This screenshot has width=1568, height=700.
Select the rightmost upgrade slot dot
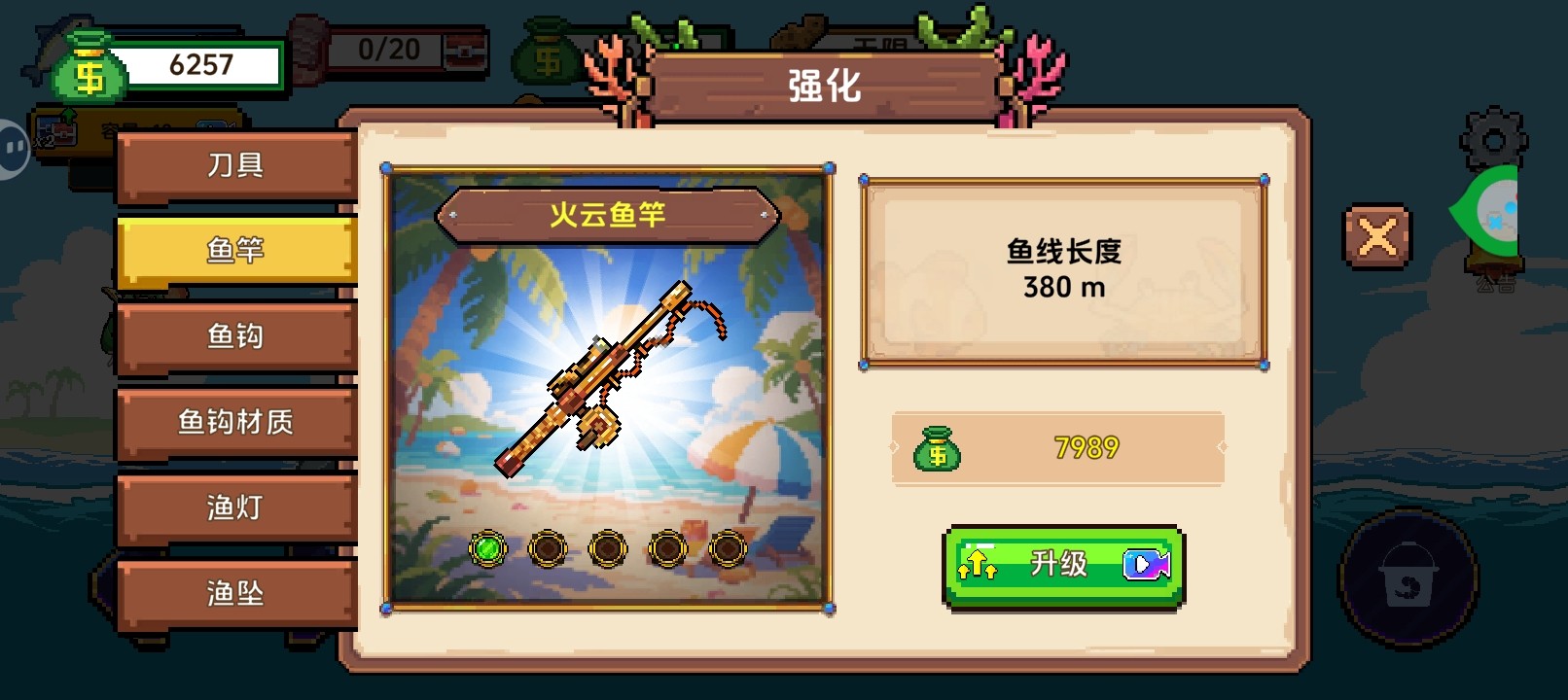(727, 549)
